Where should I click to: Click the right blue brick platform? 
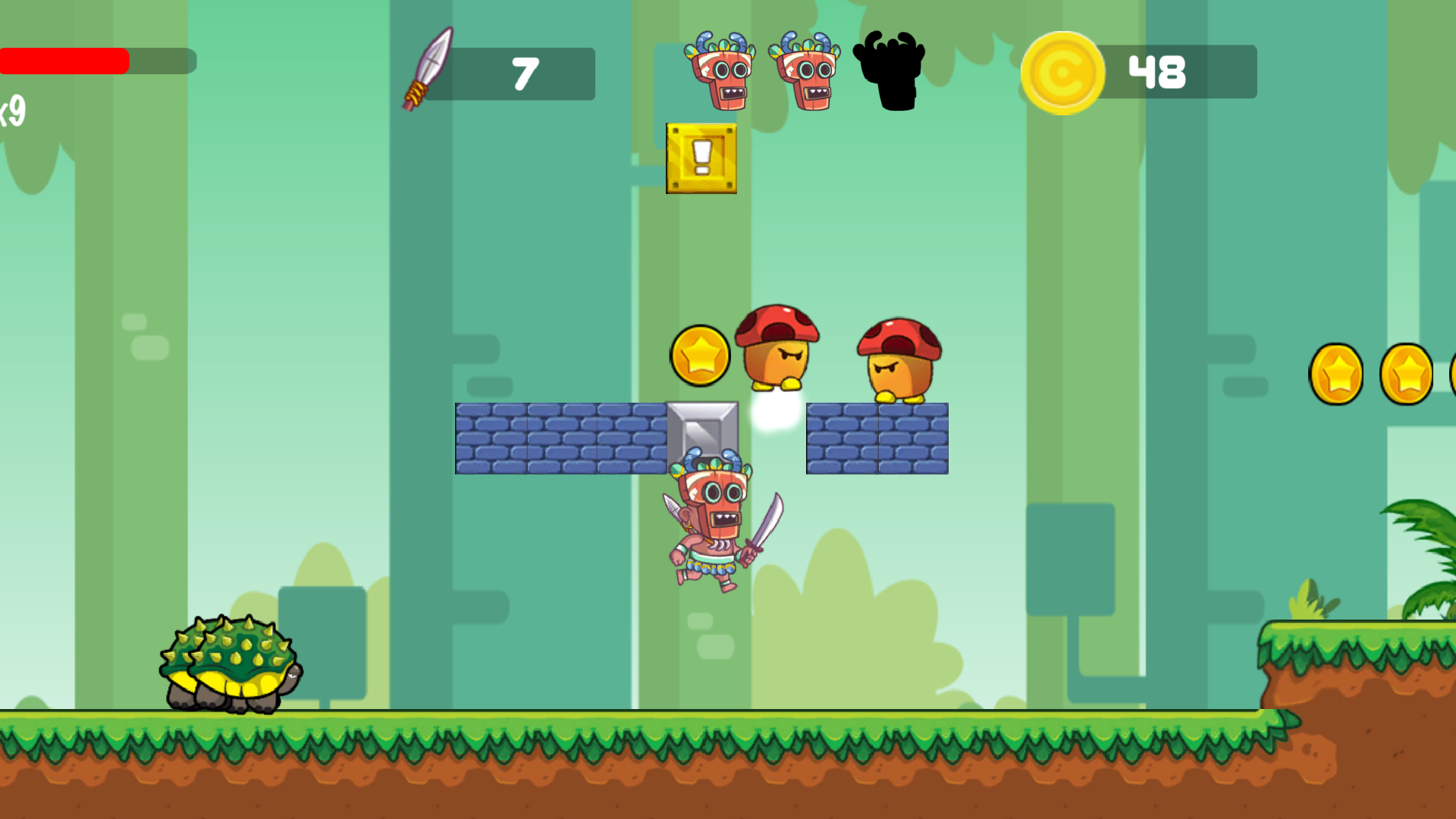(876, 438)
